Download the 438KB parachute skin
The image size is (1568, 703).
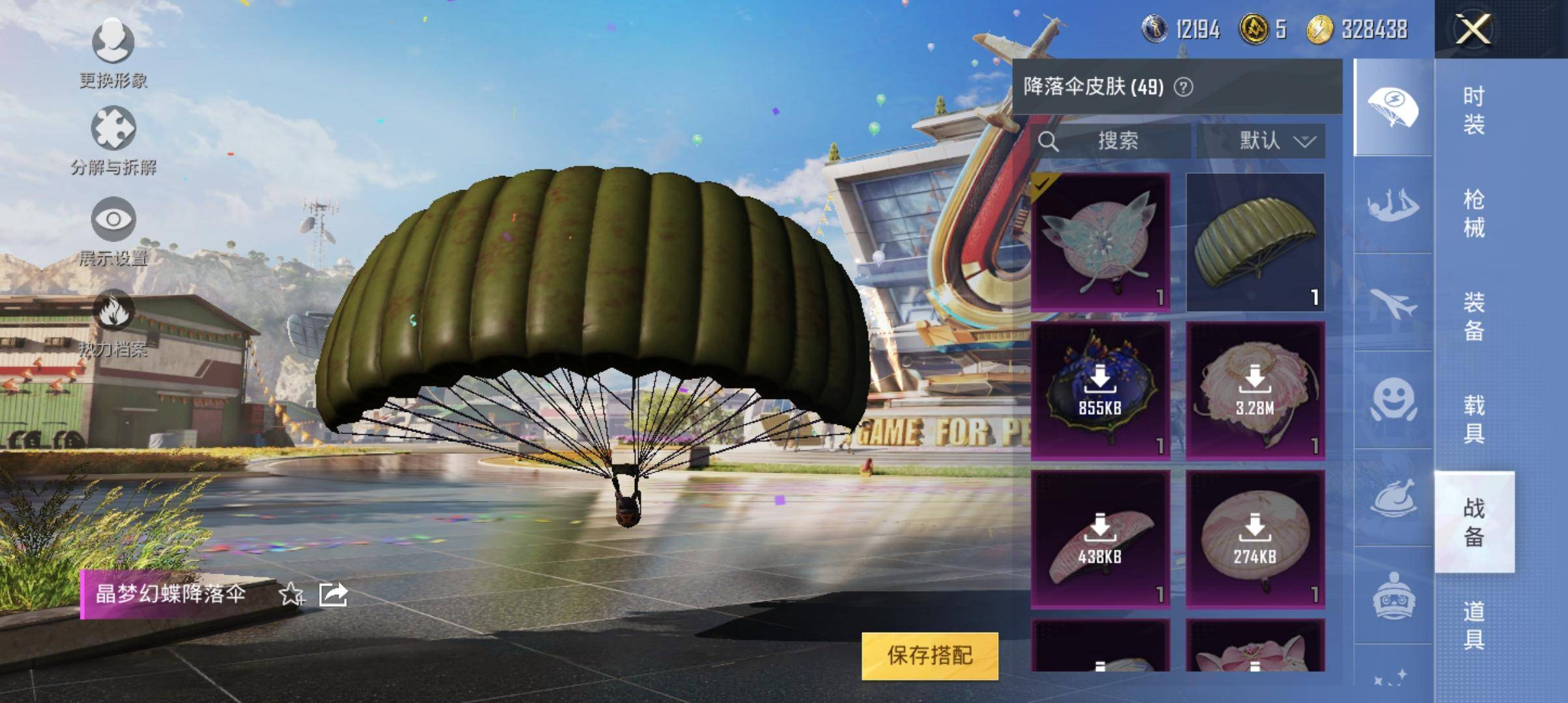coord(1100,539)
